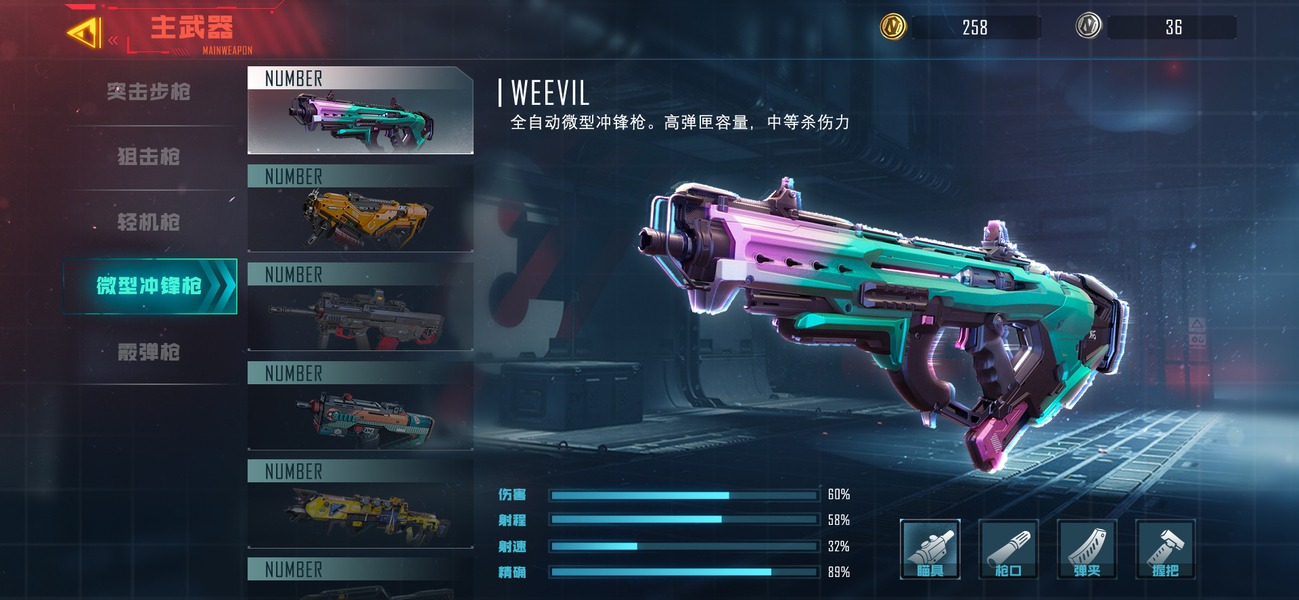Choose the dark gray gun with red grip
Viewport: 1299px width, 600px height.
pyautogui.click(x=360, y=308)
